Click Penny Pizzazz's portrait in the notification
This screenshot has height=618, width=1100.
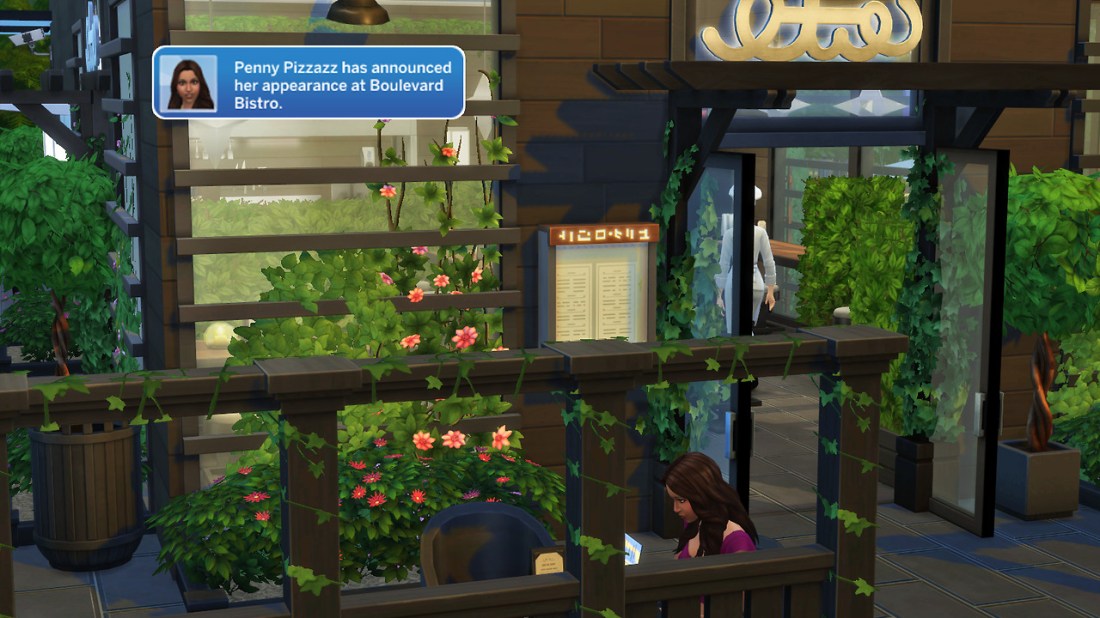coord(188,83)
